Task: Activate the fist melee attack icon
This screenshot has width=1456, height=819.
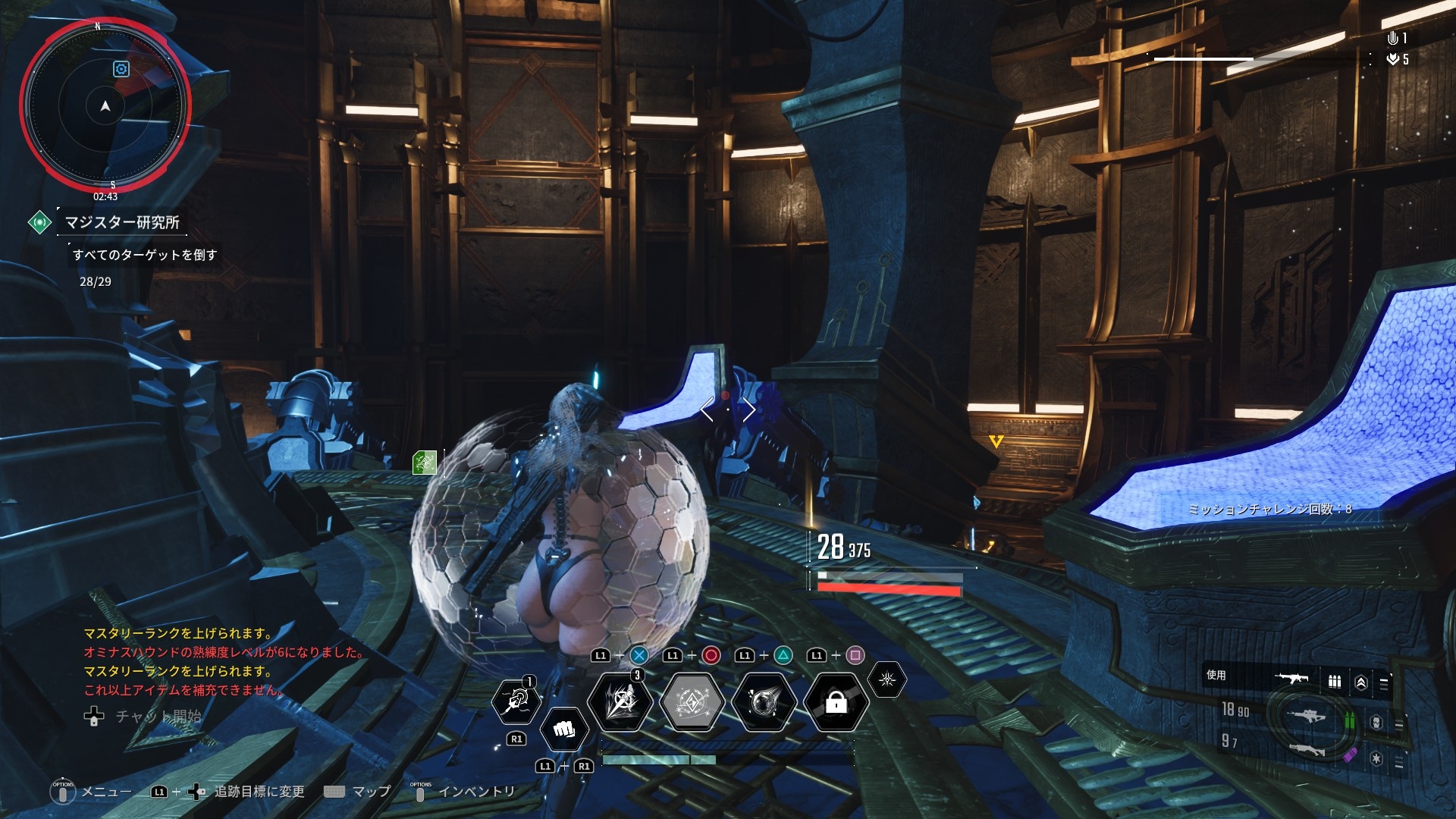Action: tap(563, 730)
